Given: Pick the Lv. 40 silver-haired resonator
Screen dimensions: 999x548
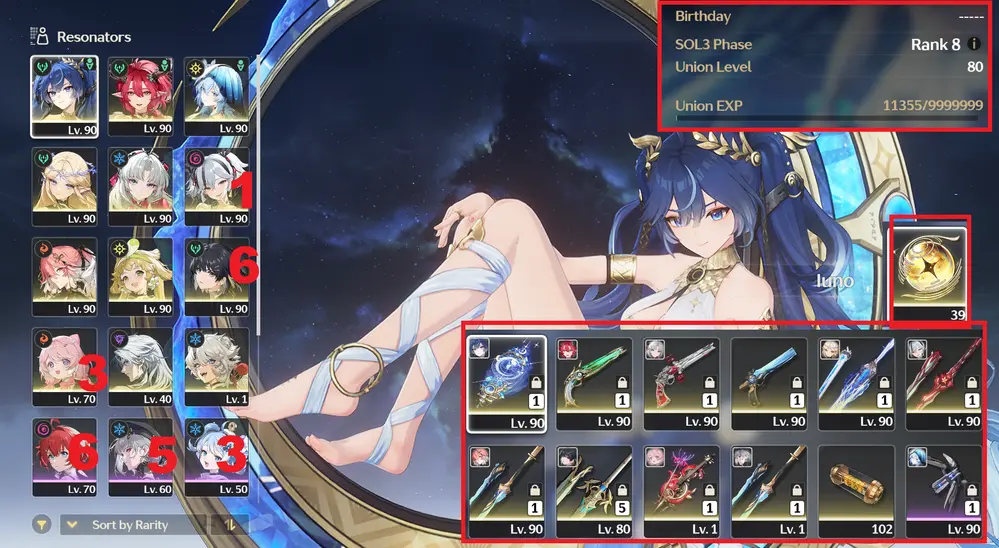Looking at the screenshot, I should (141, 366).
